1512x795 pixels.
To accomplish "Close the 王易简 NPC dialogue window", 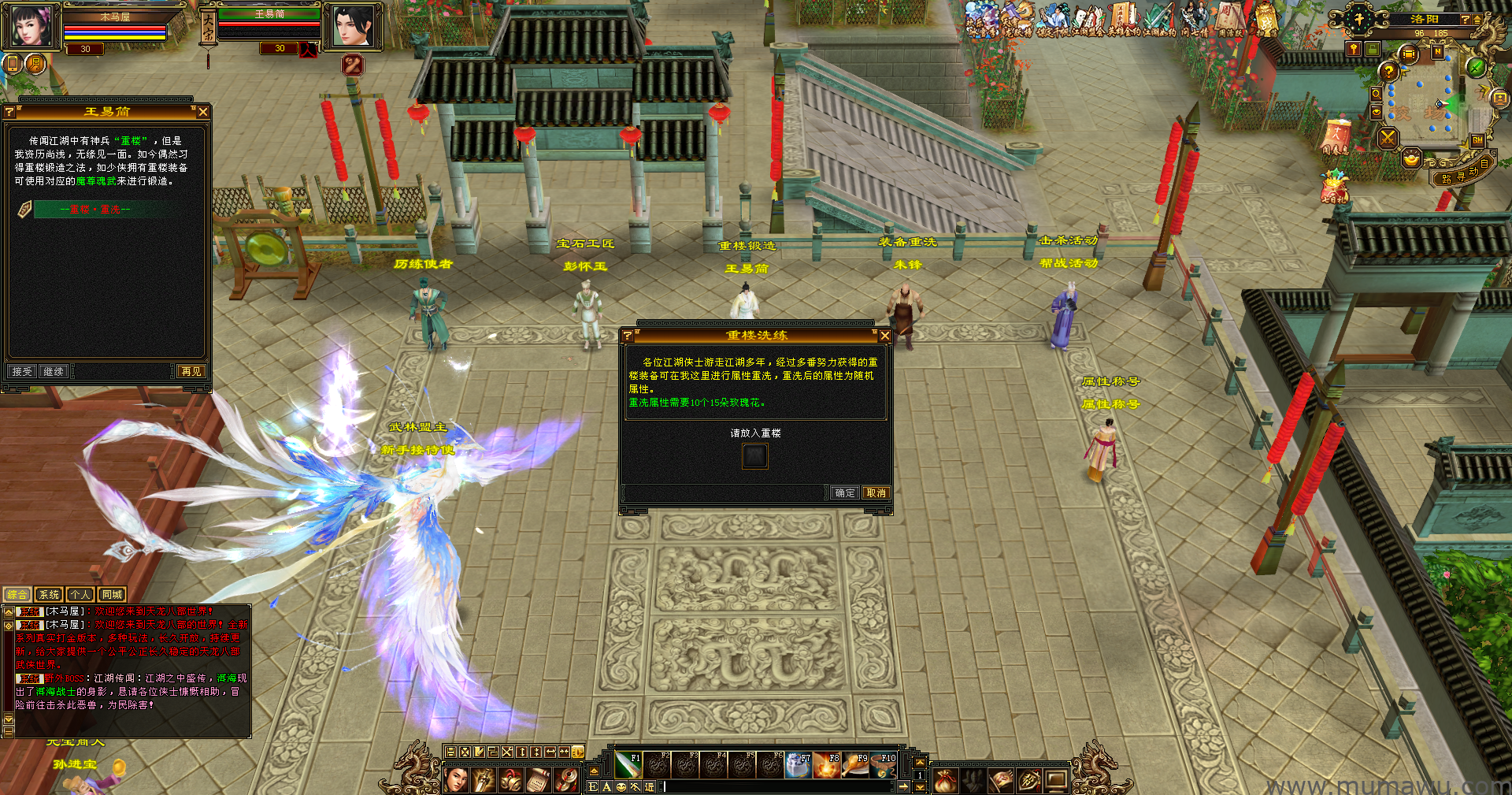I will pyautogui.click(x=203, y=112).
